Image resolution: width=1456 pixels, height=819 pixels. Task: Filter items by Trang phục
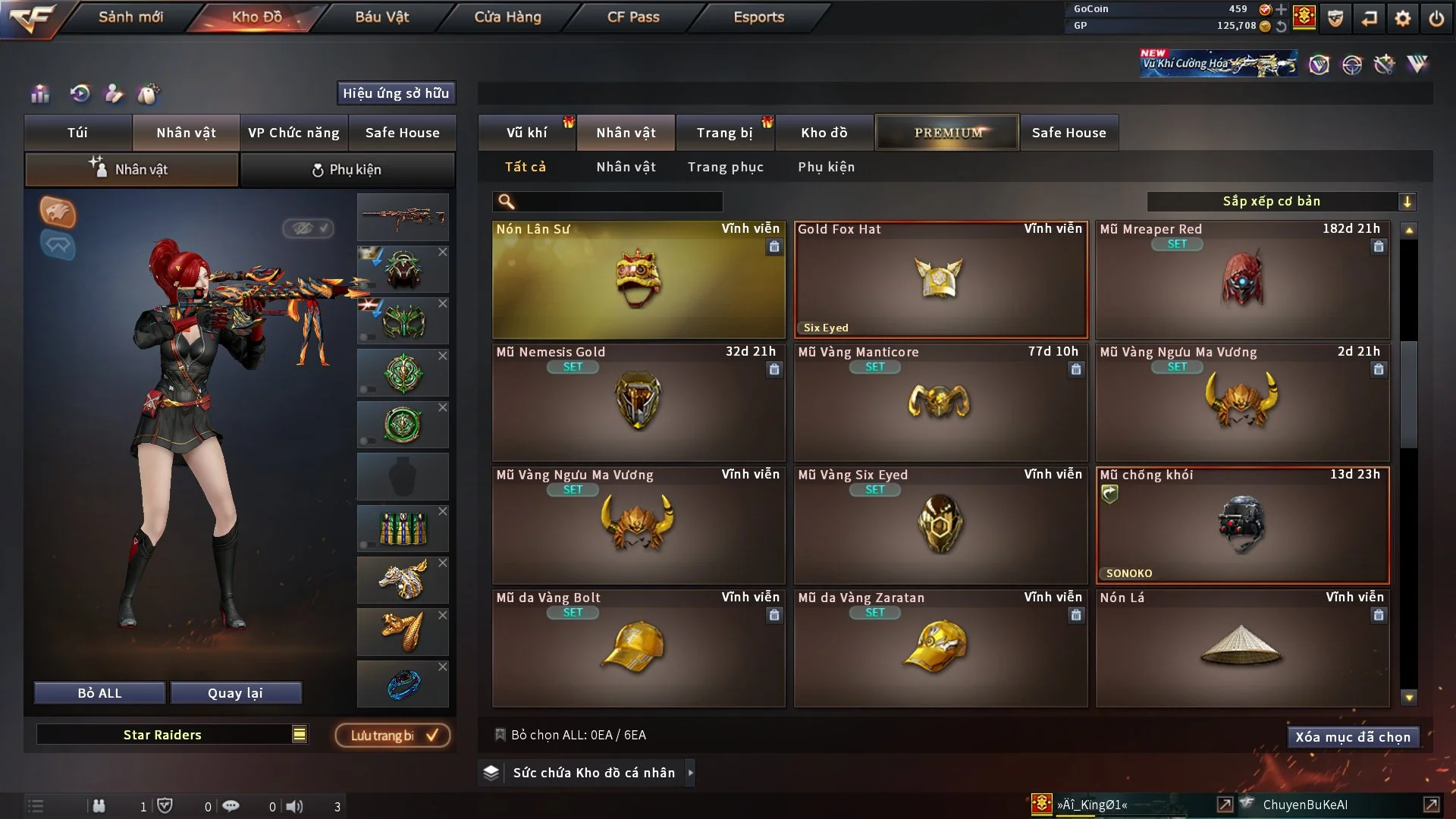[725, 167]
